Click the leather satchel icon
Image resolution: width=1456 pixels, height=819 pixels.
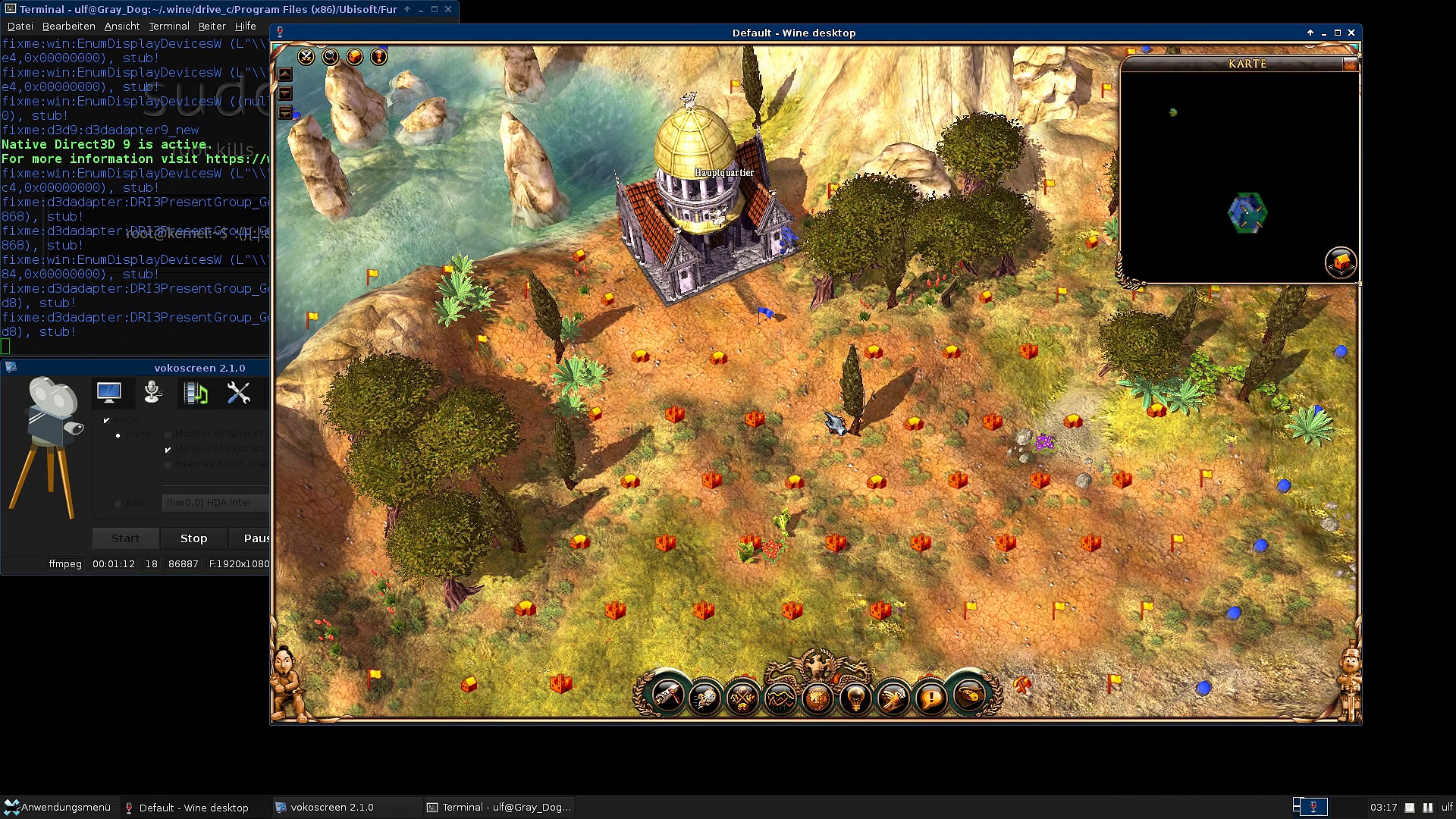click(969, 695)
